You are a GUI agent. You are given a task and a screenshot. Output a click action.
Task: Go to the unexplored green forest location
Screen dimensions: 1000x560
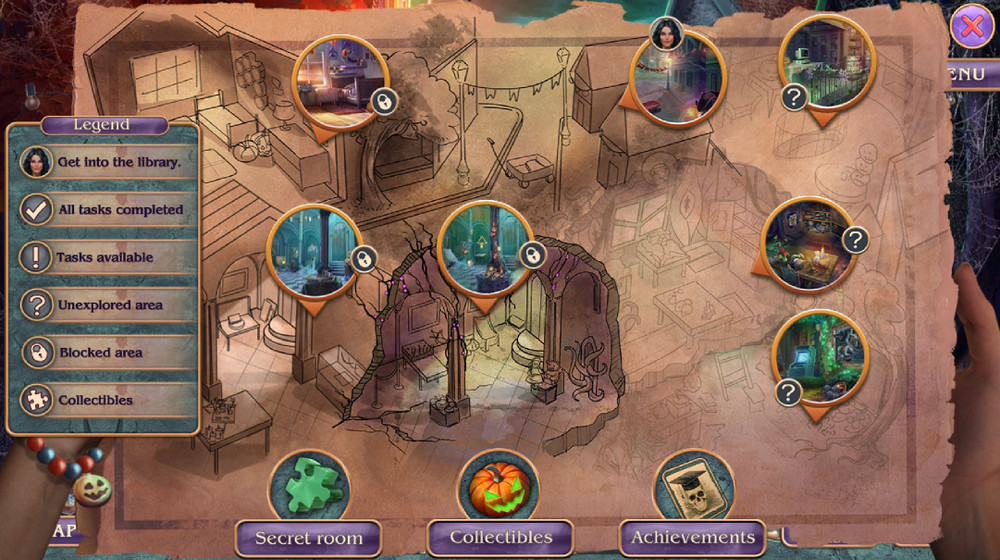pyautogui.click(x=819, y=357)
